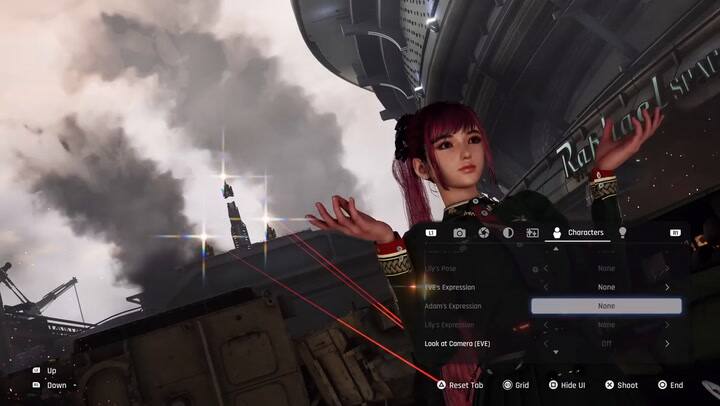Choose previous EVE's Expression option

[x=546, y=287]
